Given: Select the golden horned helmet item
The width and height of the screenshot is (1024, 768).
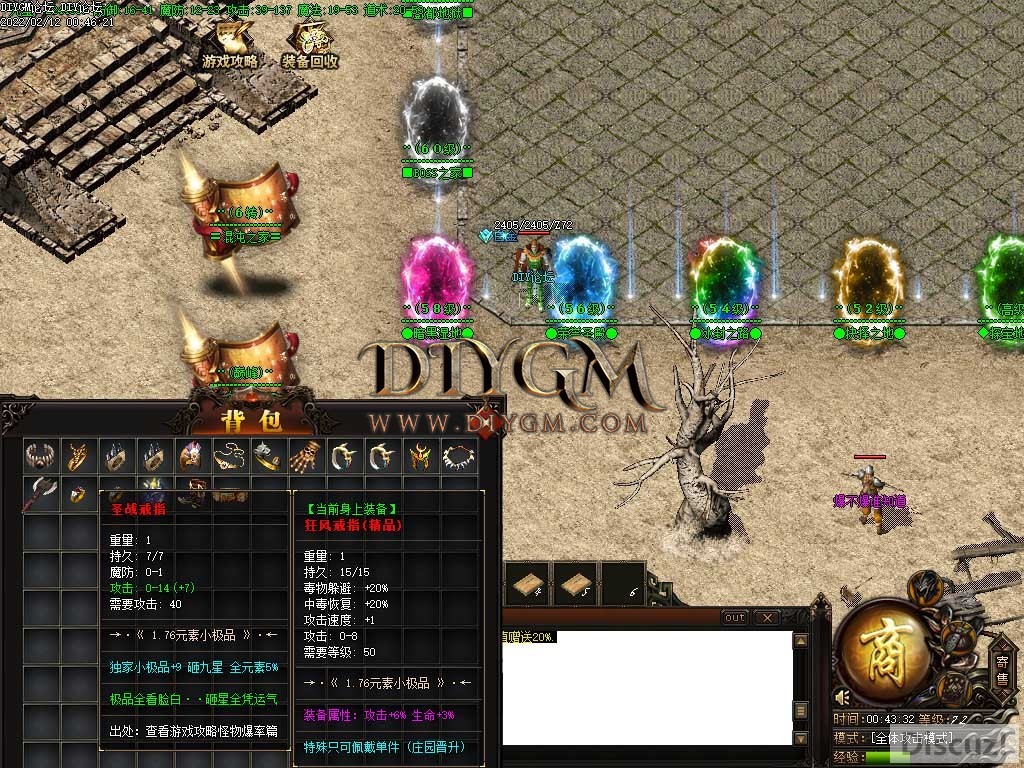Looking at the screenshot, I should pyautogui.click(x=419, y=457).
